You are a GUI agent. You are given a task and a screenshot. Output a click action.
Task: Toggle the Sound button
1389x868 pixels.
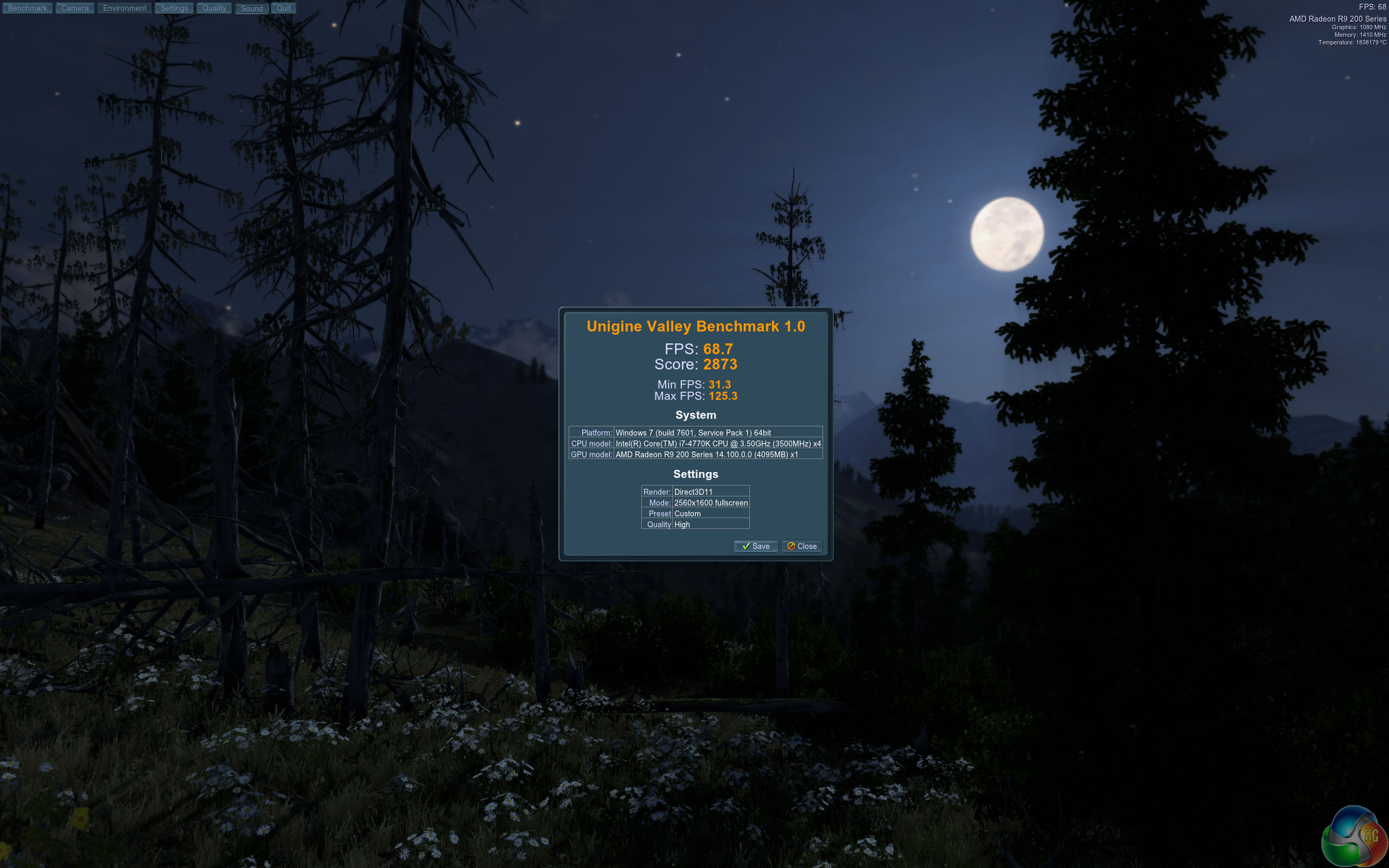(251, 8)
